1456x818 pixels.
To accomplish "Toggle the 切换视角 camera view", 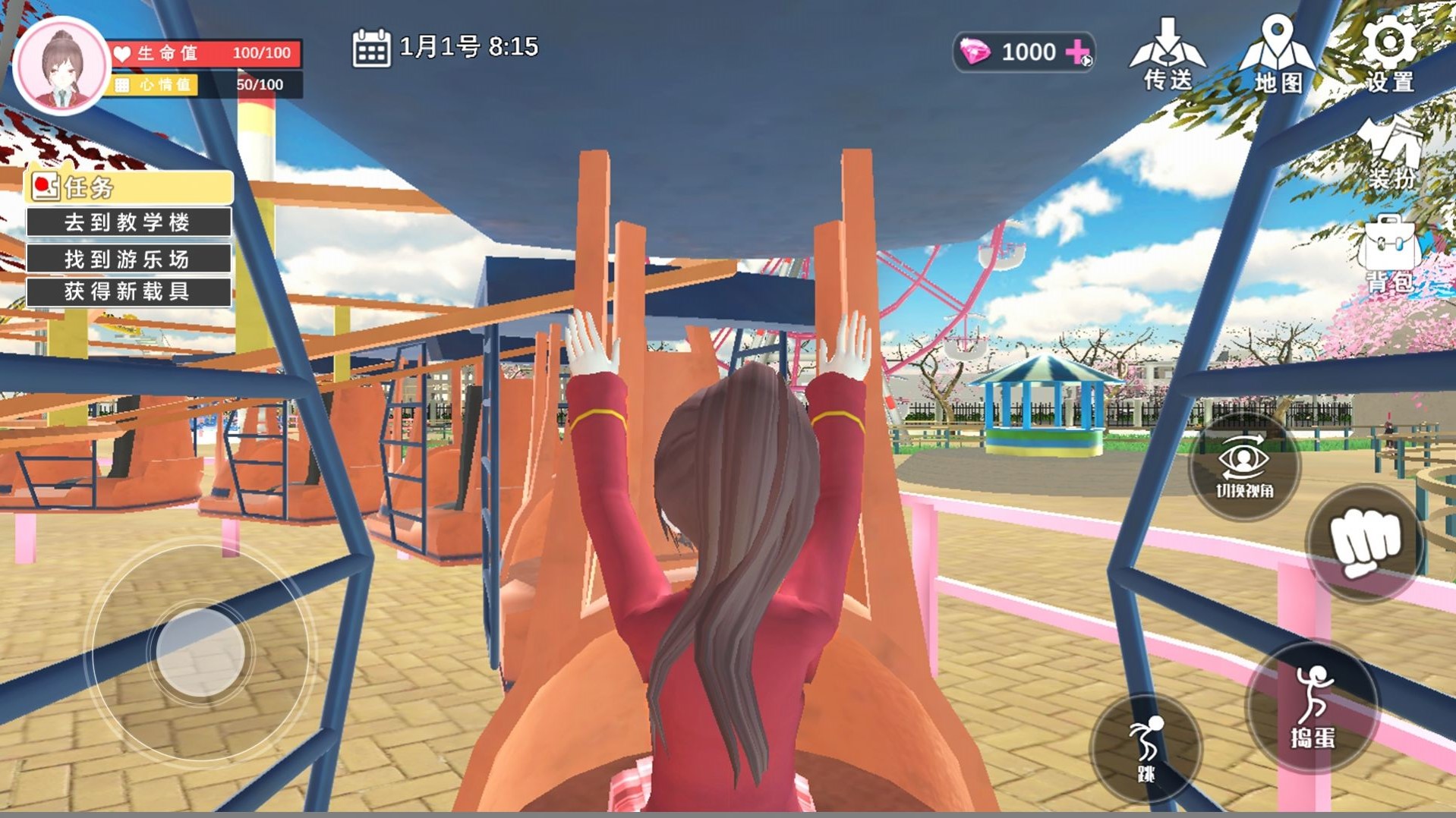I will coord(1244,467).
